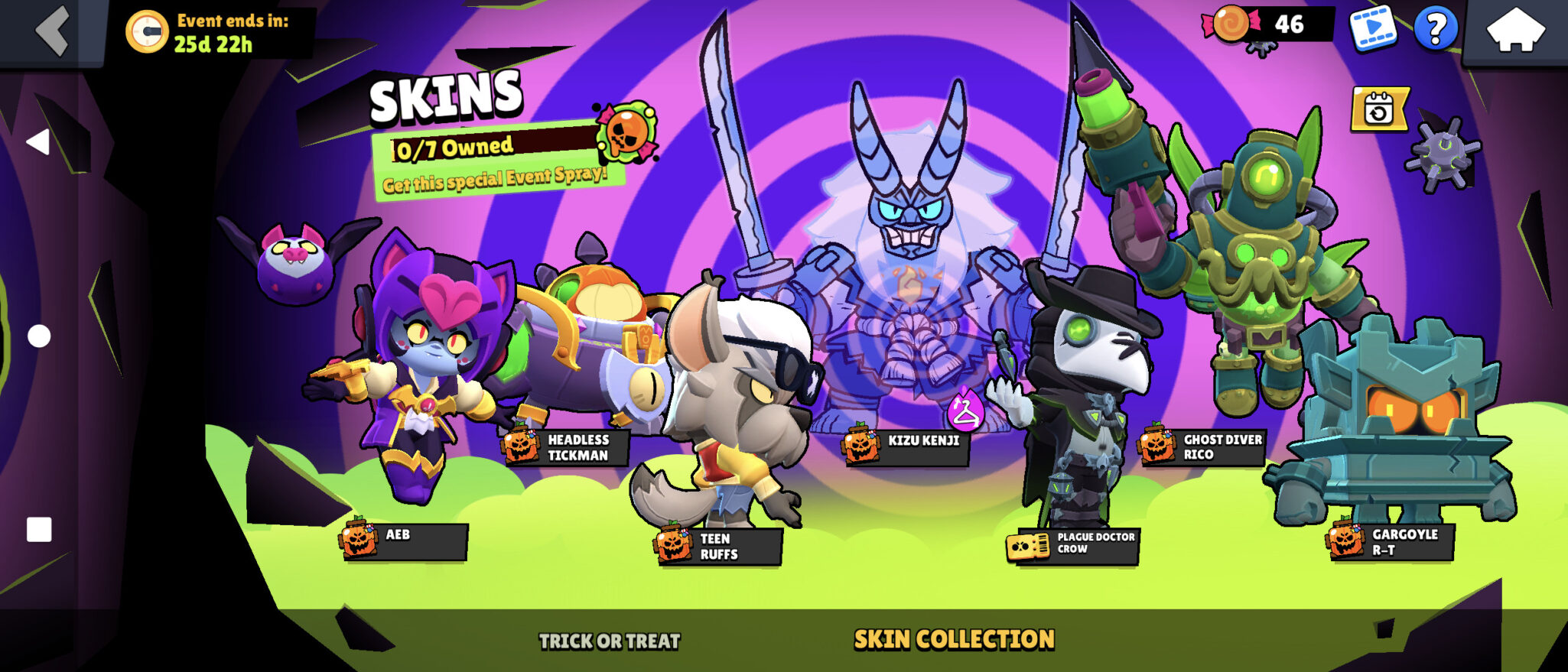This screenshot has width=1568, height=672.
Task: Open the special Event Spray reward
Action: (x=627, y=135)
